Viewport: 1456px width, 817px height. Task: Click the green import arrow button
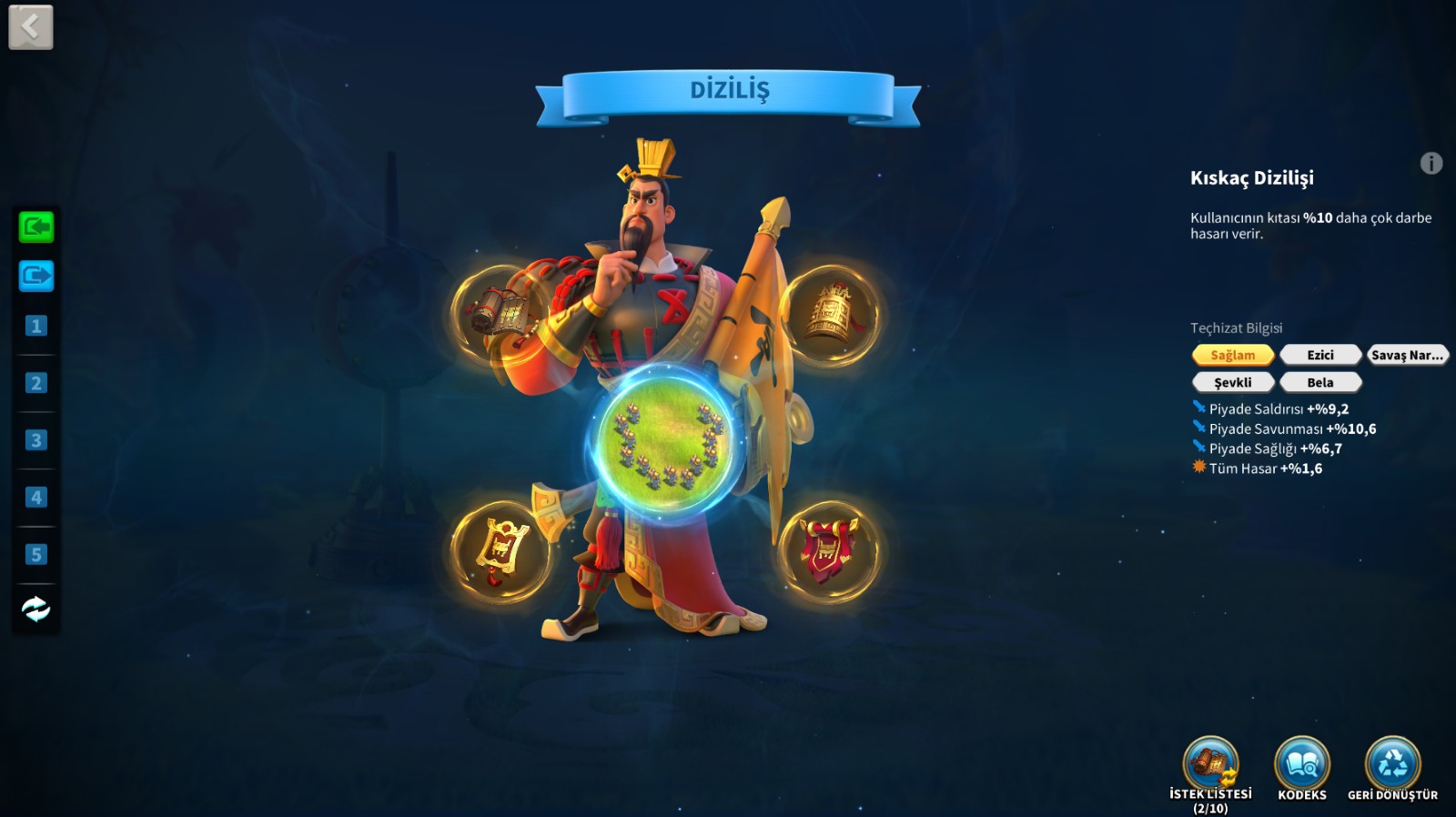pos(36,227)
